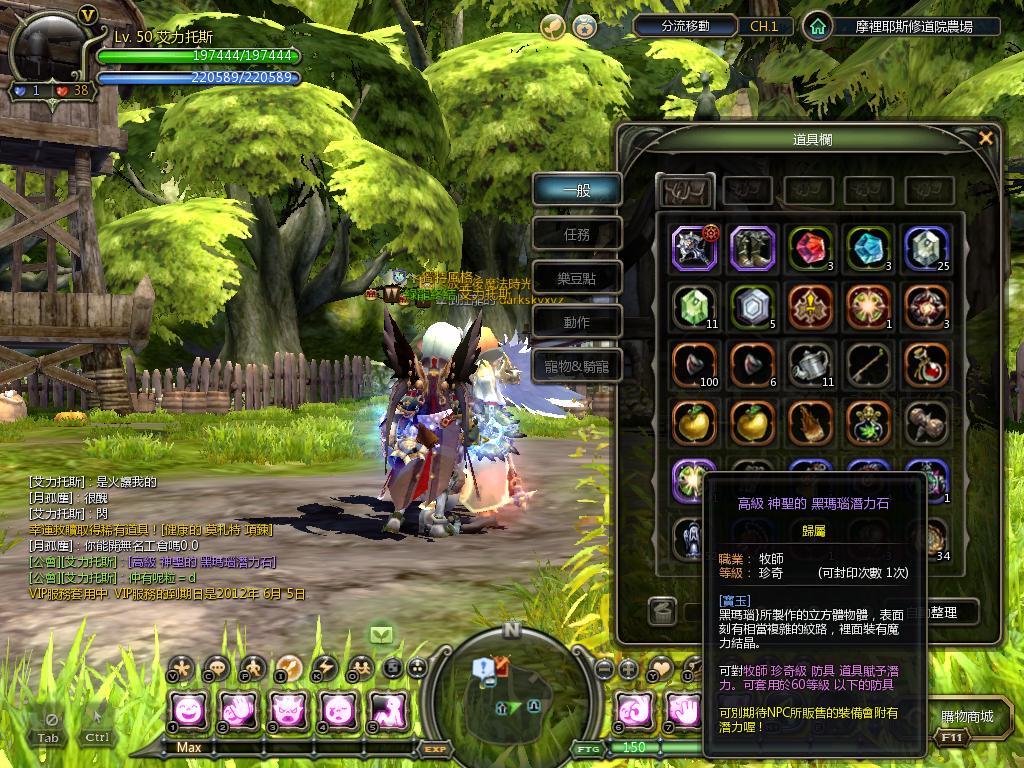Activate the smiley face emote in slot 1
This screenshot has height=768, width=1024.
click(188, 710)
